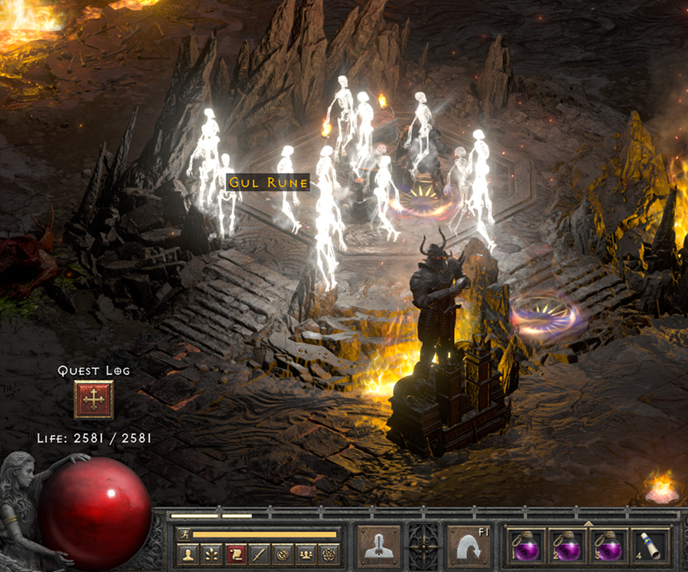The image size is (688, 572).
Task: Click the red highlighted scroll mini-panel button
Action: pos(234,554)
